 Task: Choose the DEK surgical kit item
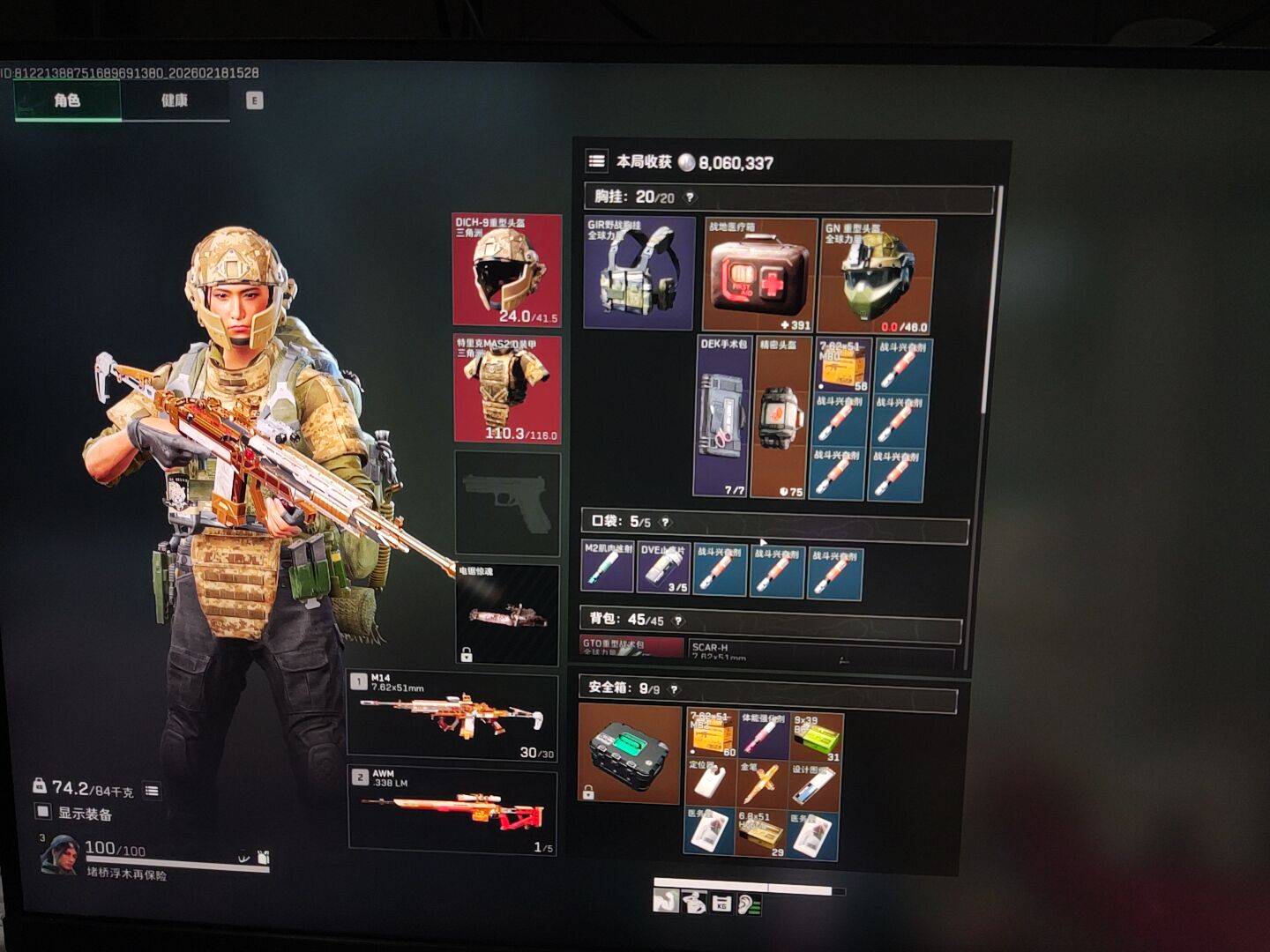[723, 417]
